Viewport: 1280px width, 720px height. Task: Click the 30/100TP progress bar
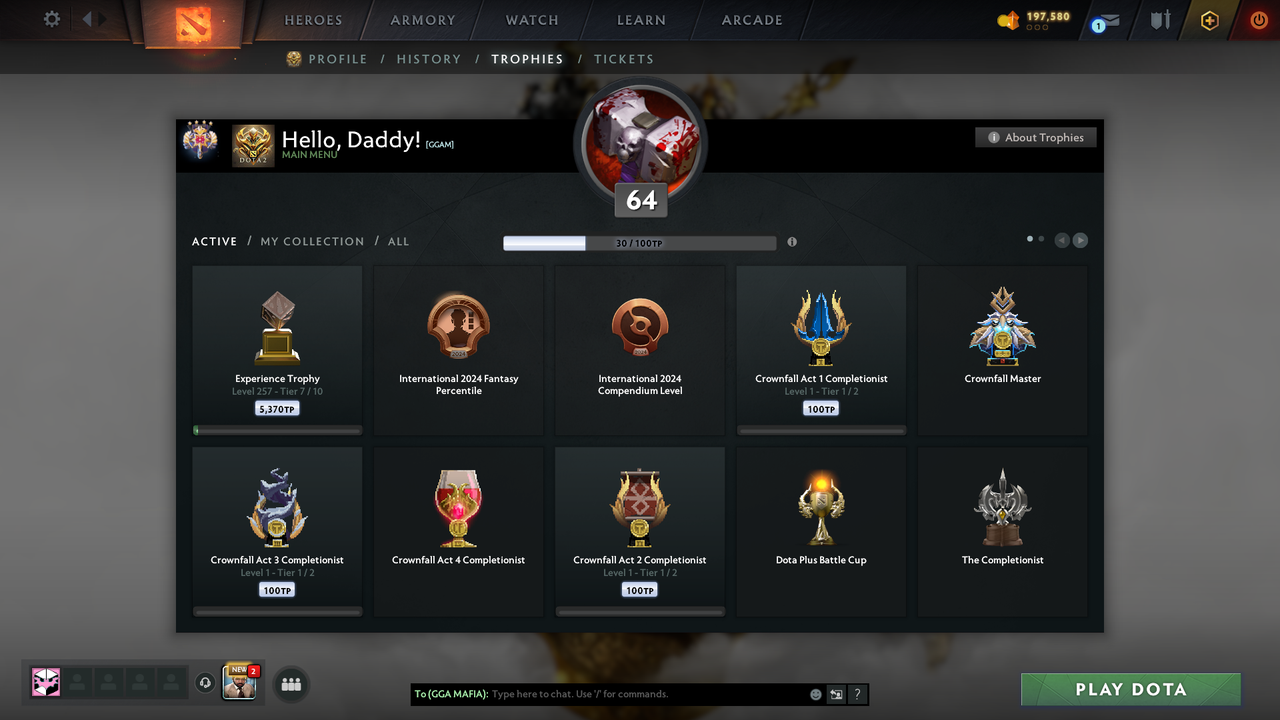640,242
